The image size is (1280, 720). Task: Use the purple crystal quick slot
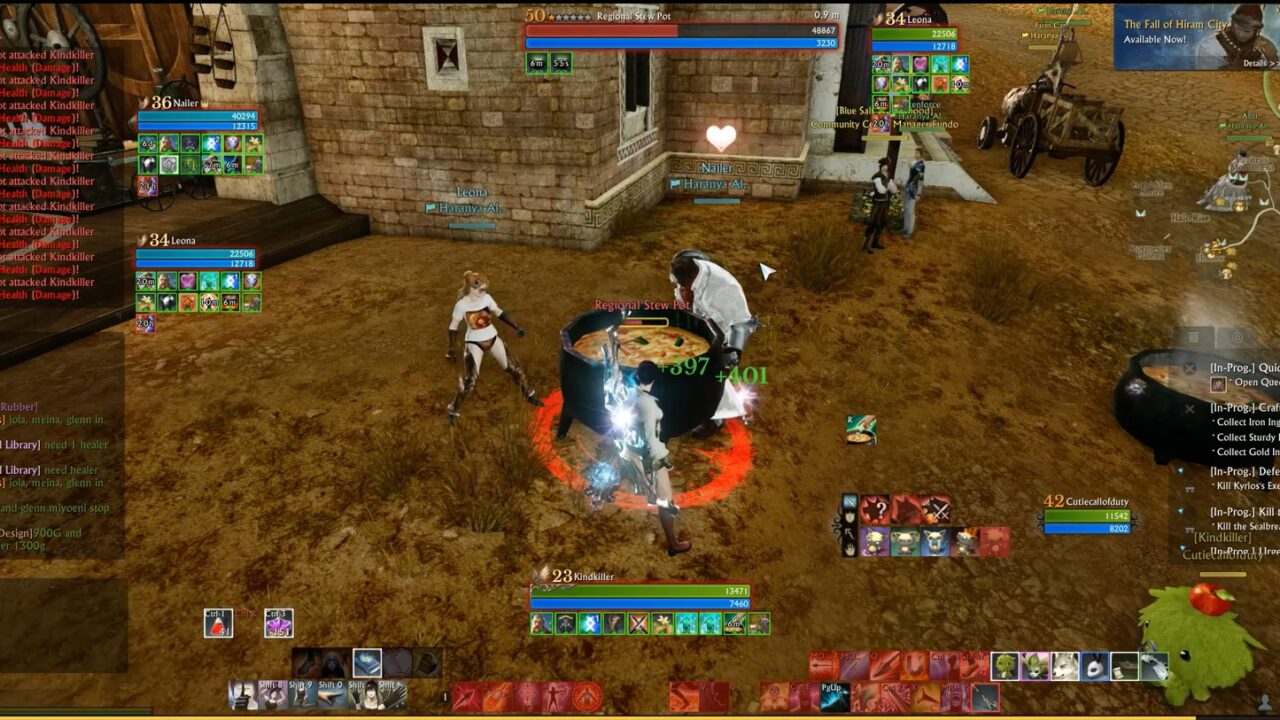point(279,623)
